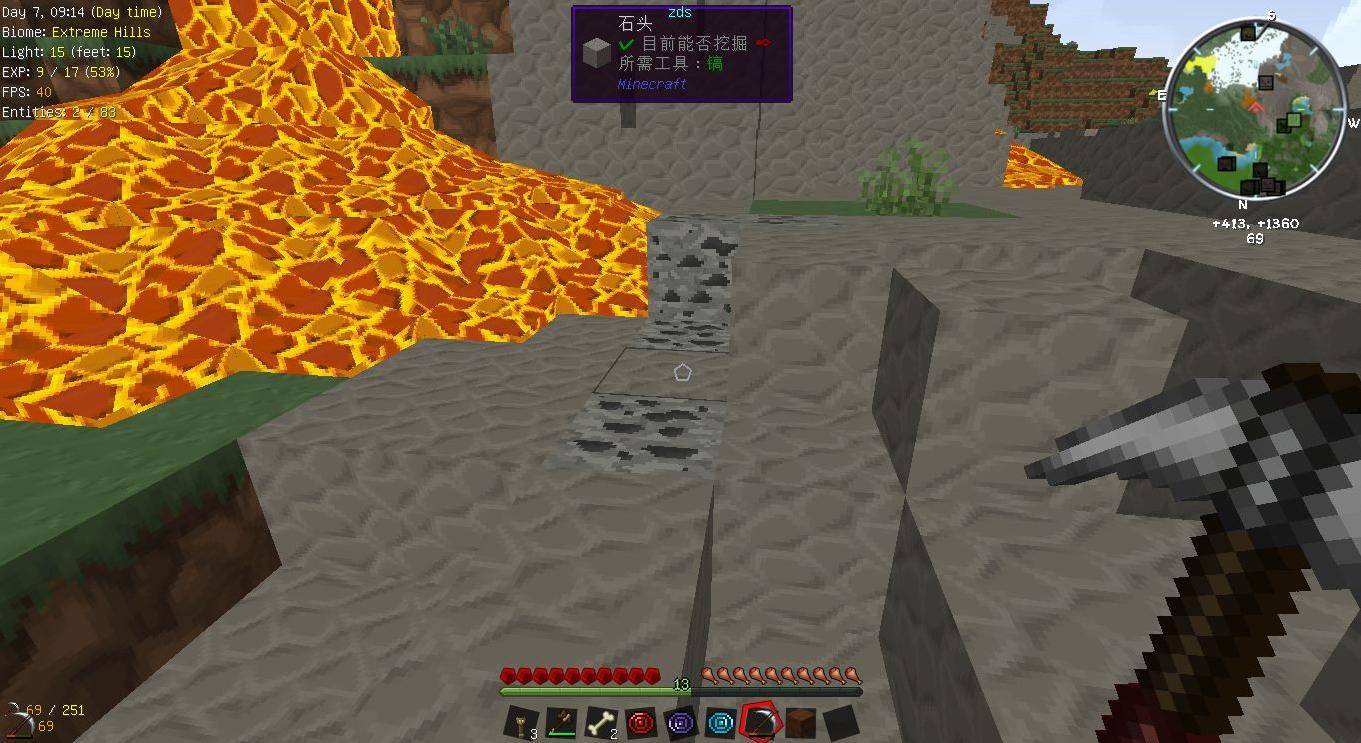Click the circular minimap
This screenshot has width=1361, height=743.
(1253, 109)
